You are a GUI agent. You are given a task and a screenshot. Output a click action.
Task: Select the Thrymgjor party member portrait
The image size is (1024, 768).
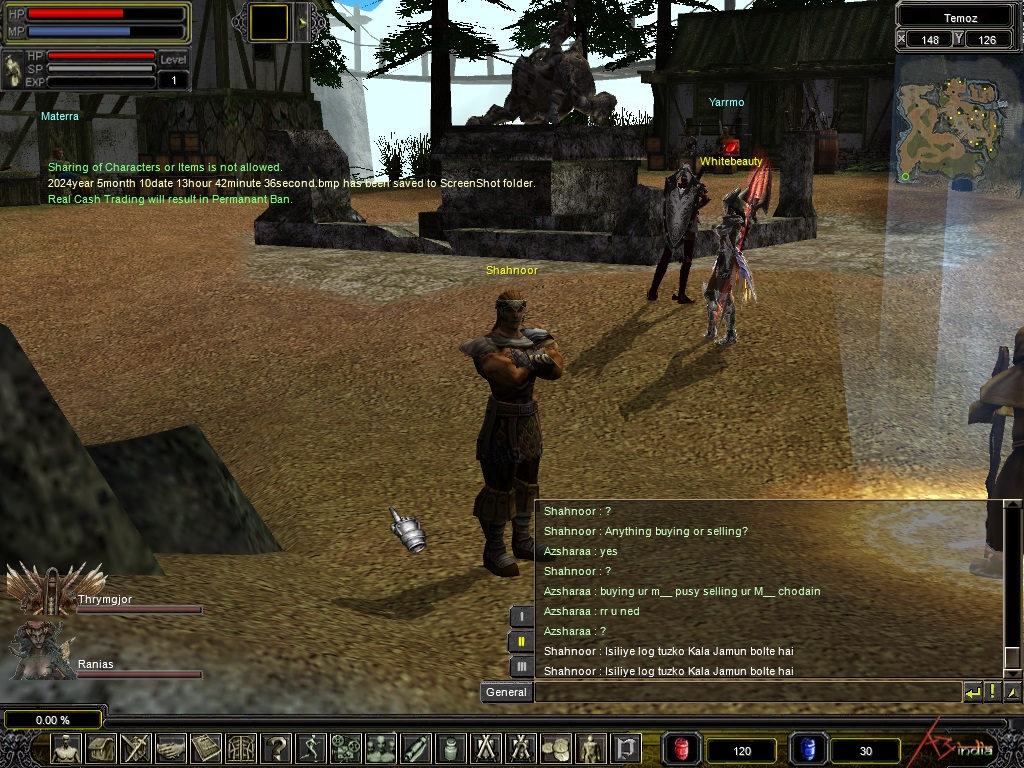pos(42,590)
